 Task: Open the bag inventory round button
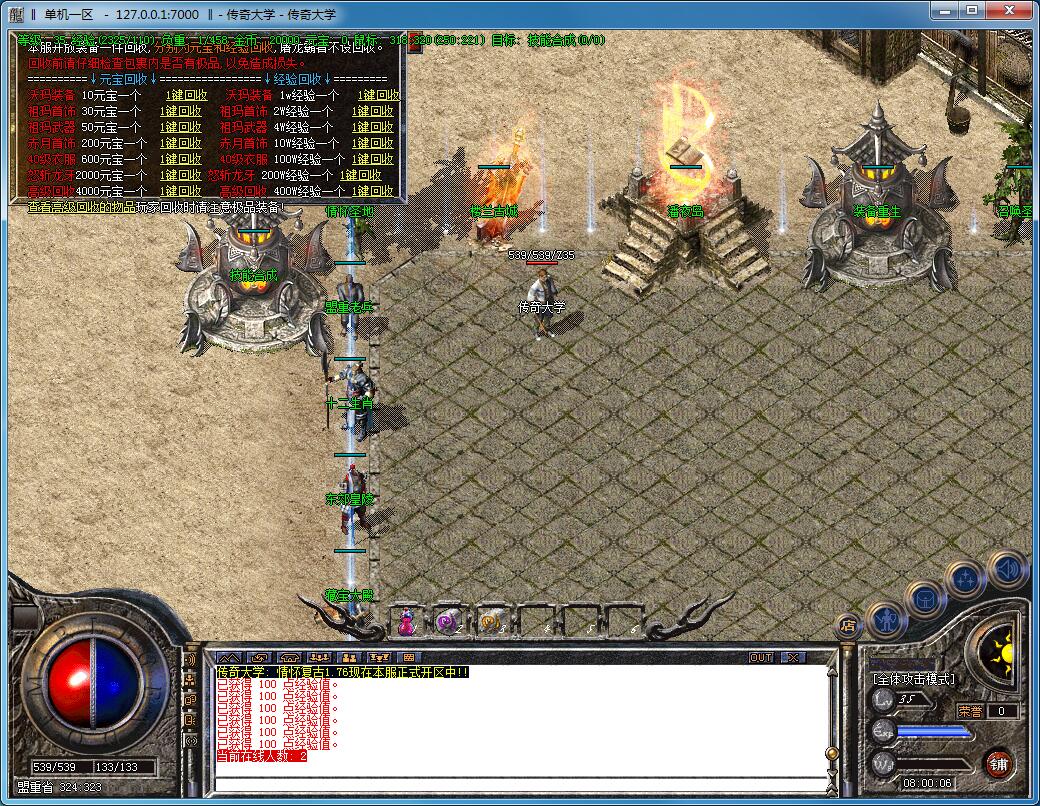pos(925,600)
